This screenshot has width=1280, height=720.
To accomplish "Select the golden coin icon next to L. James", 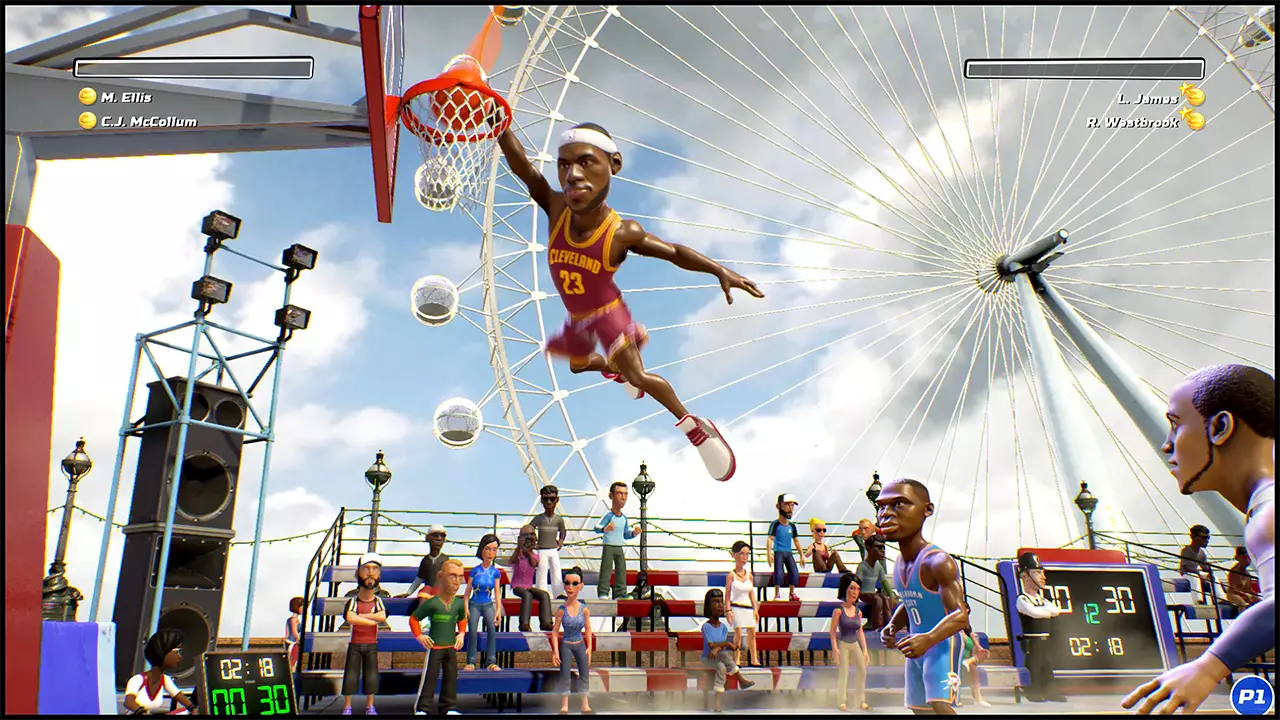I will [x=1195, y=95].
